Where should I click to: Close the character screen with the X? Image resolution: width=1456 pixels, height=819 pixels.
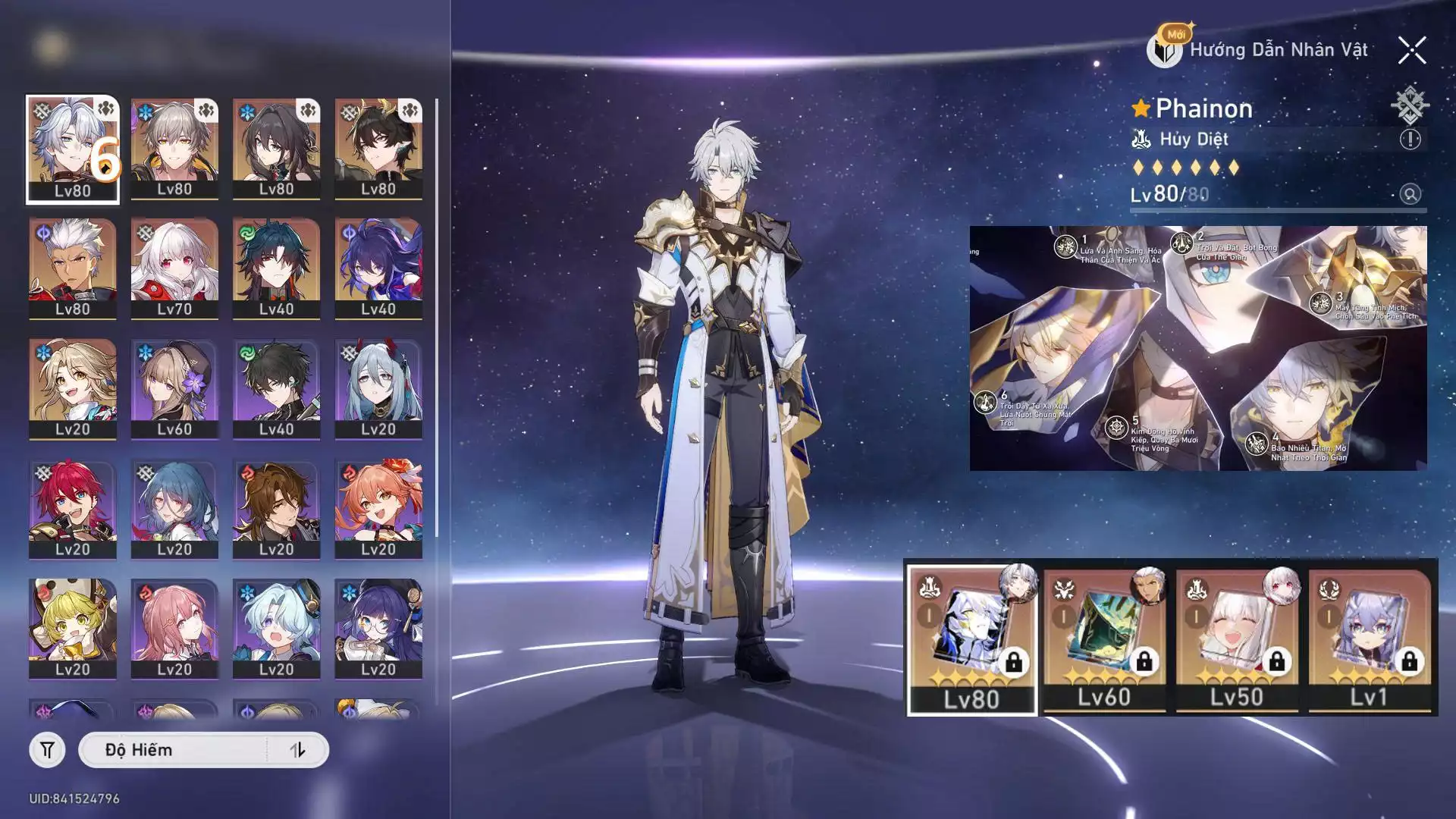1411,51
